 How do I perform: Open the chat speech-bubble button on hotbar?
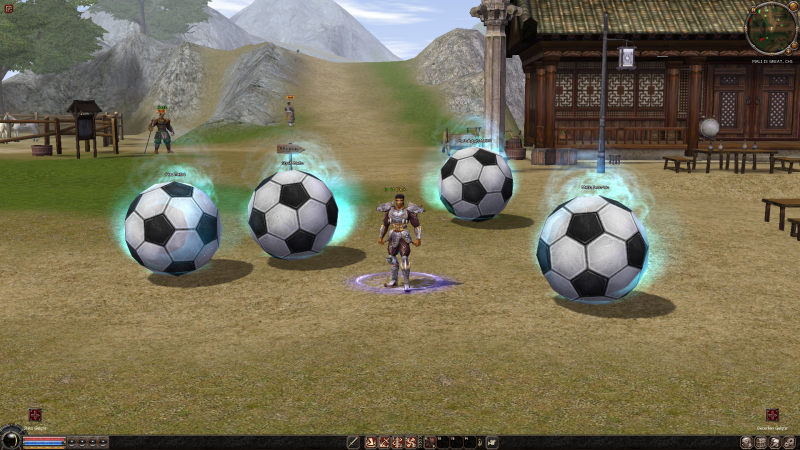point(492,442)
